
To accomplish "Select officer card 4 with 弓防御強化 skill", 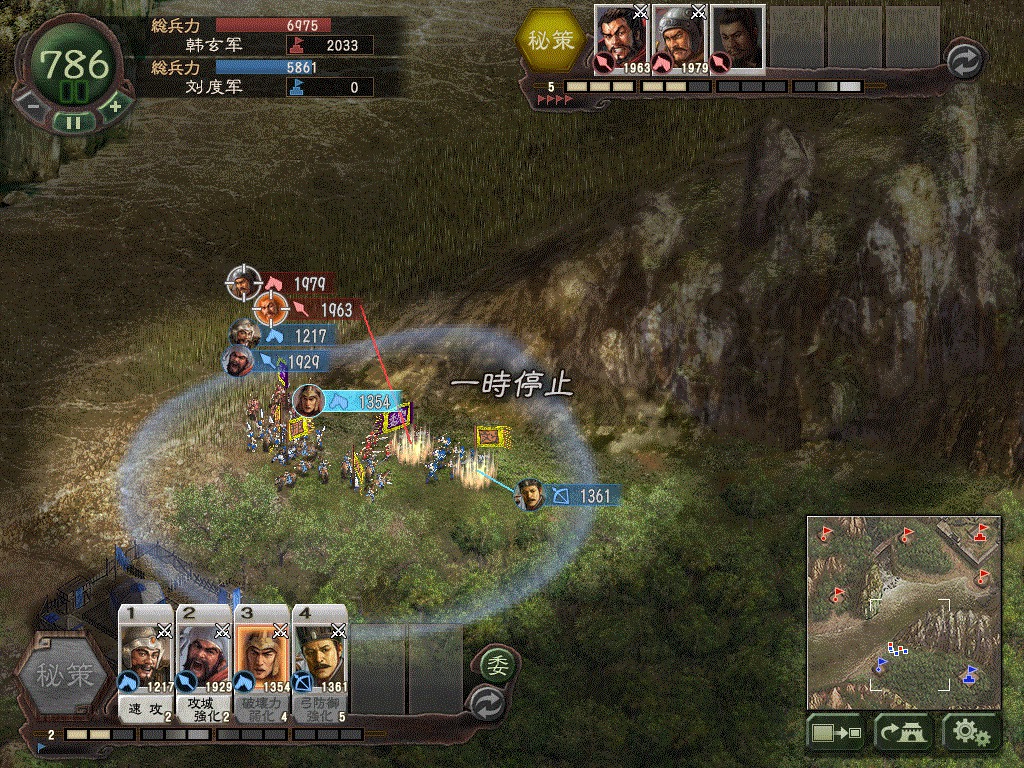I will (320, 658).
